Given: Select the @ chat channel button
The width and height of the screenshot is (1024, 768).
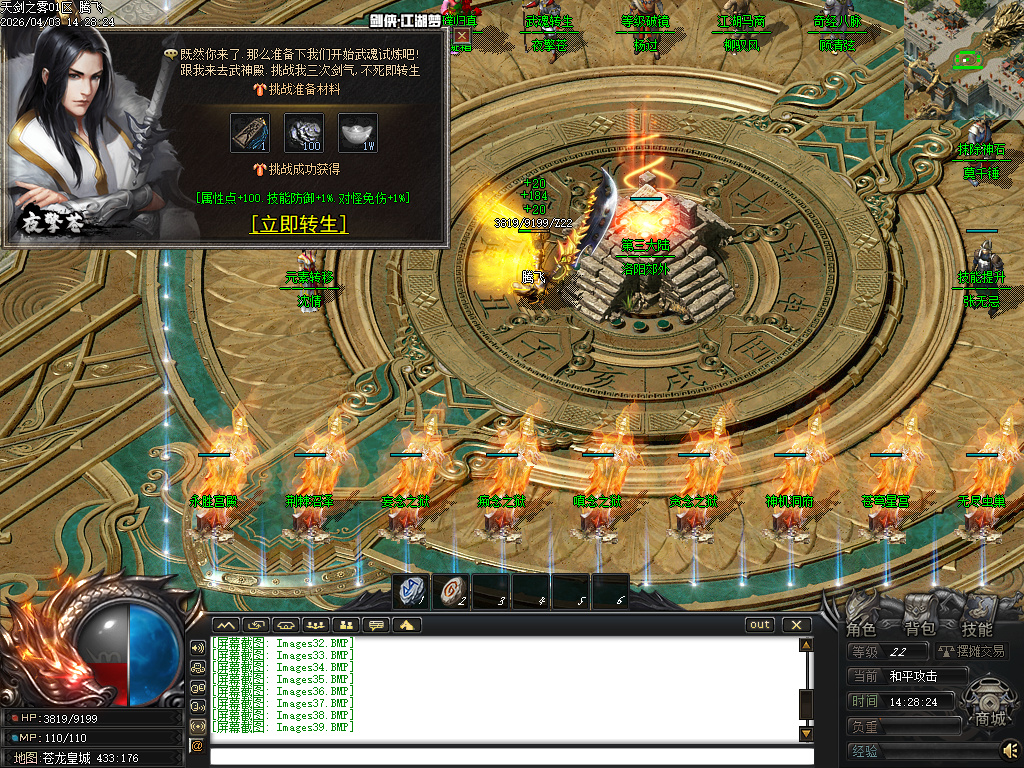Looking at the screenshot, I should click(197, 745).
